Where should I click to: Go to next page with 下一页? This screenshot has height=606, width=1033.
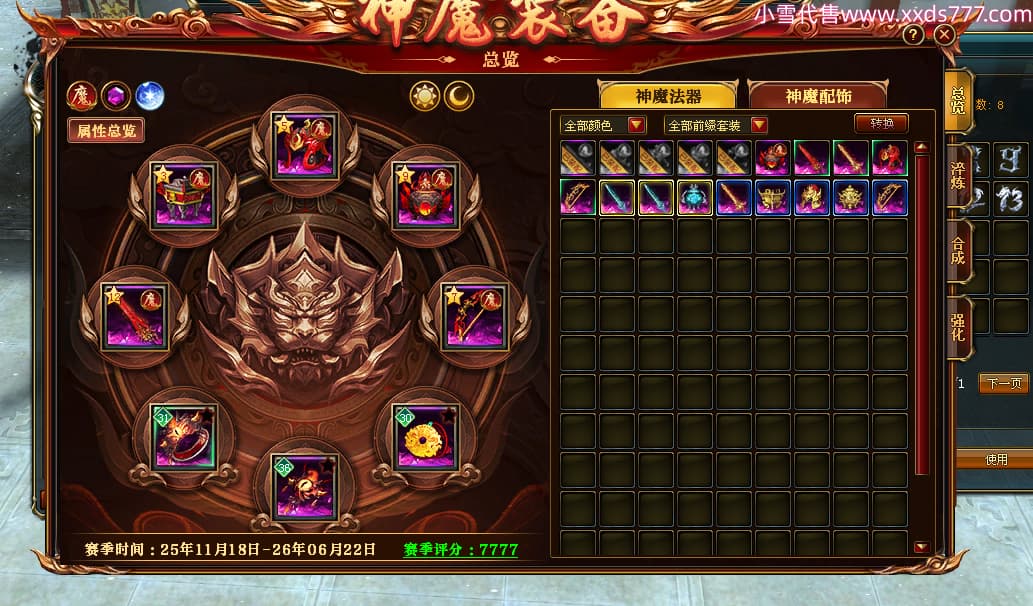(x=1002, y=384)
